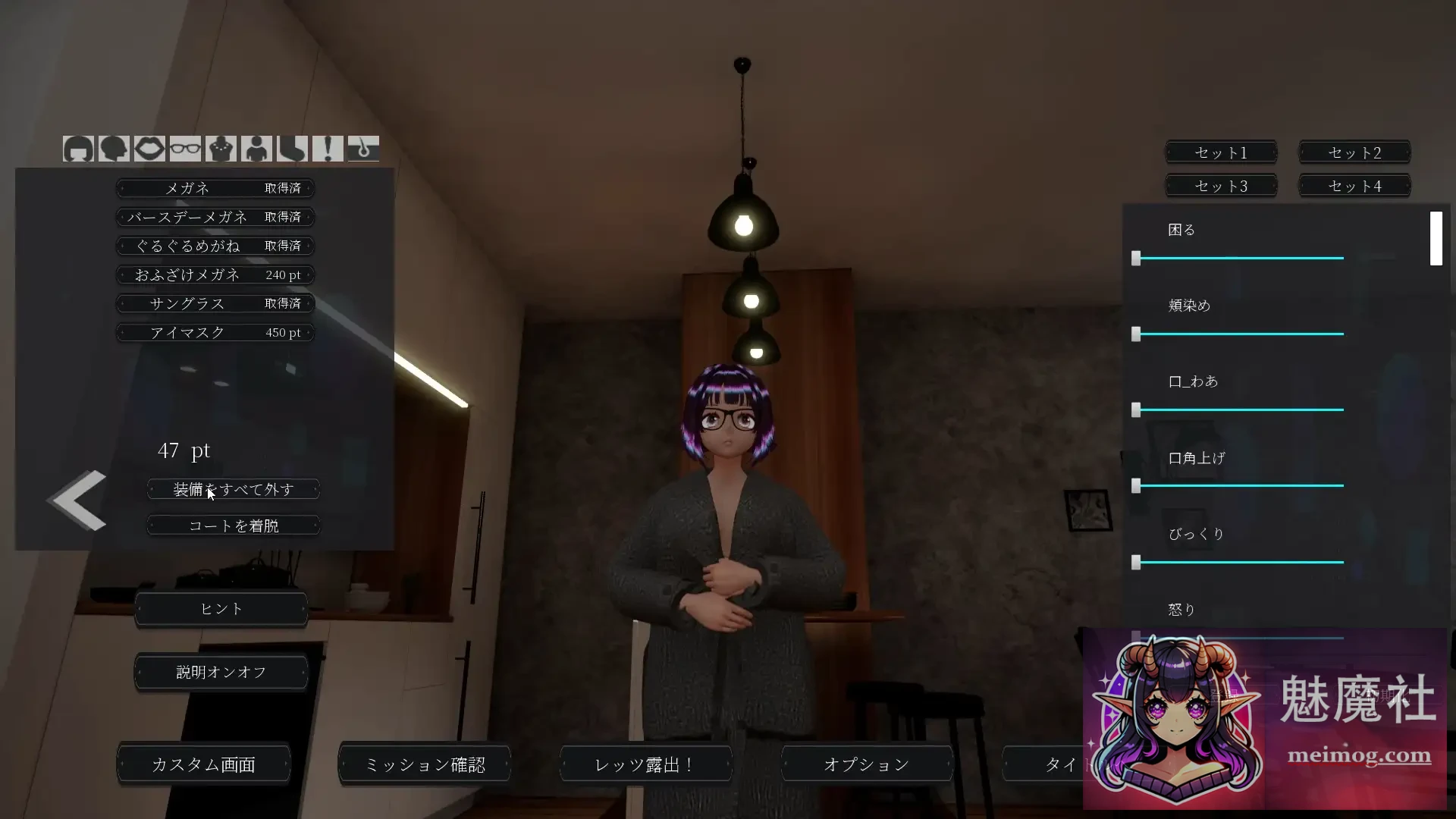The width and height of the screenshot is (1456, 819).
Task: Toggle 説明オンオフ to switch descriptions
Action: [221, 672]
